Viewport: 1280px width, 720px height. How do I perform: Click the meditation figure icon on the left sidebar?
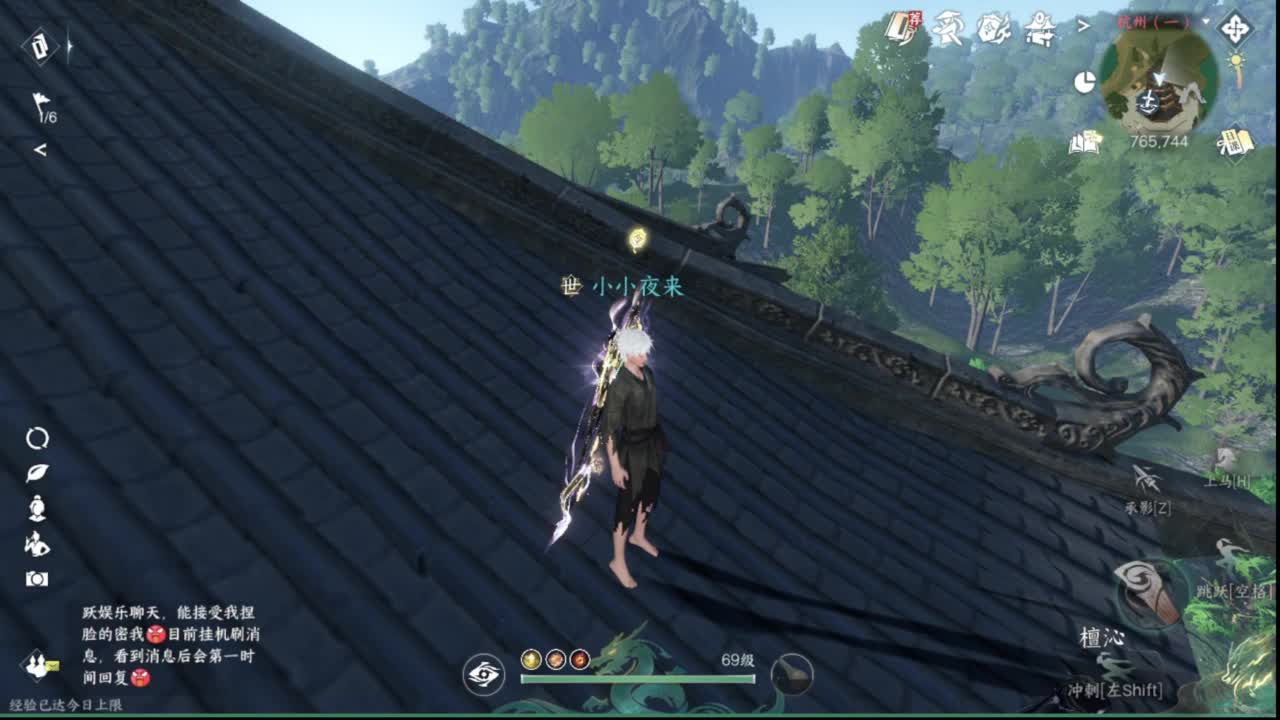pyautogui.click(x=36, y=508)
